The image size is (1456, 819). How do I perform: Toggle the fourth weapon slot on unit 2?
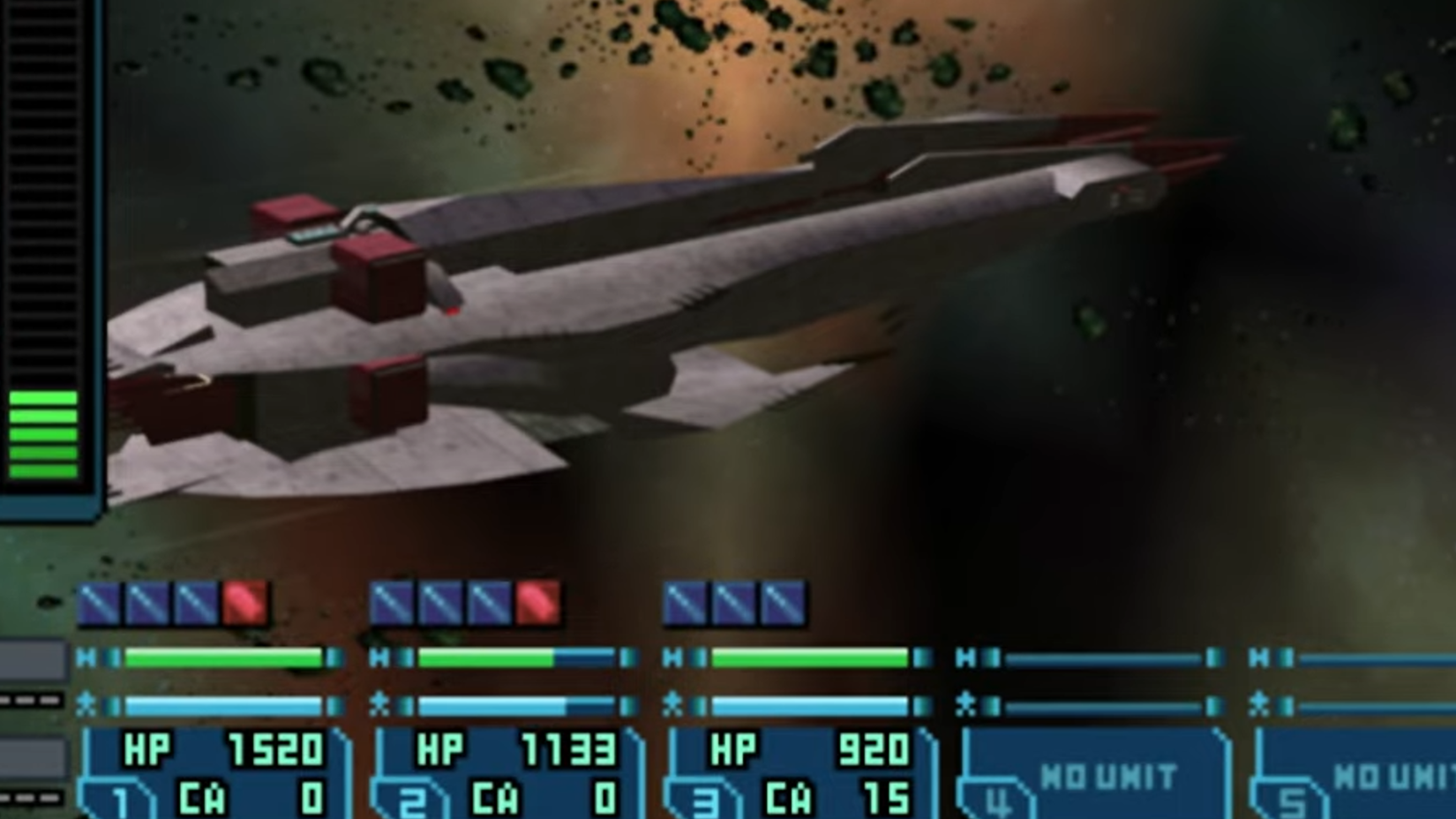[x=537, y=602]
